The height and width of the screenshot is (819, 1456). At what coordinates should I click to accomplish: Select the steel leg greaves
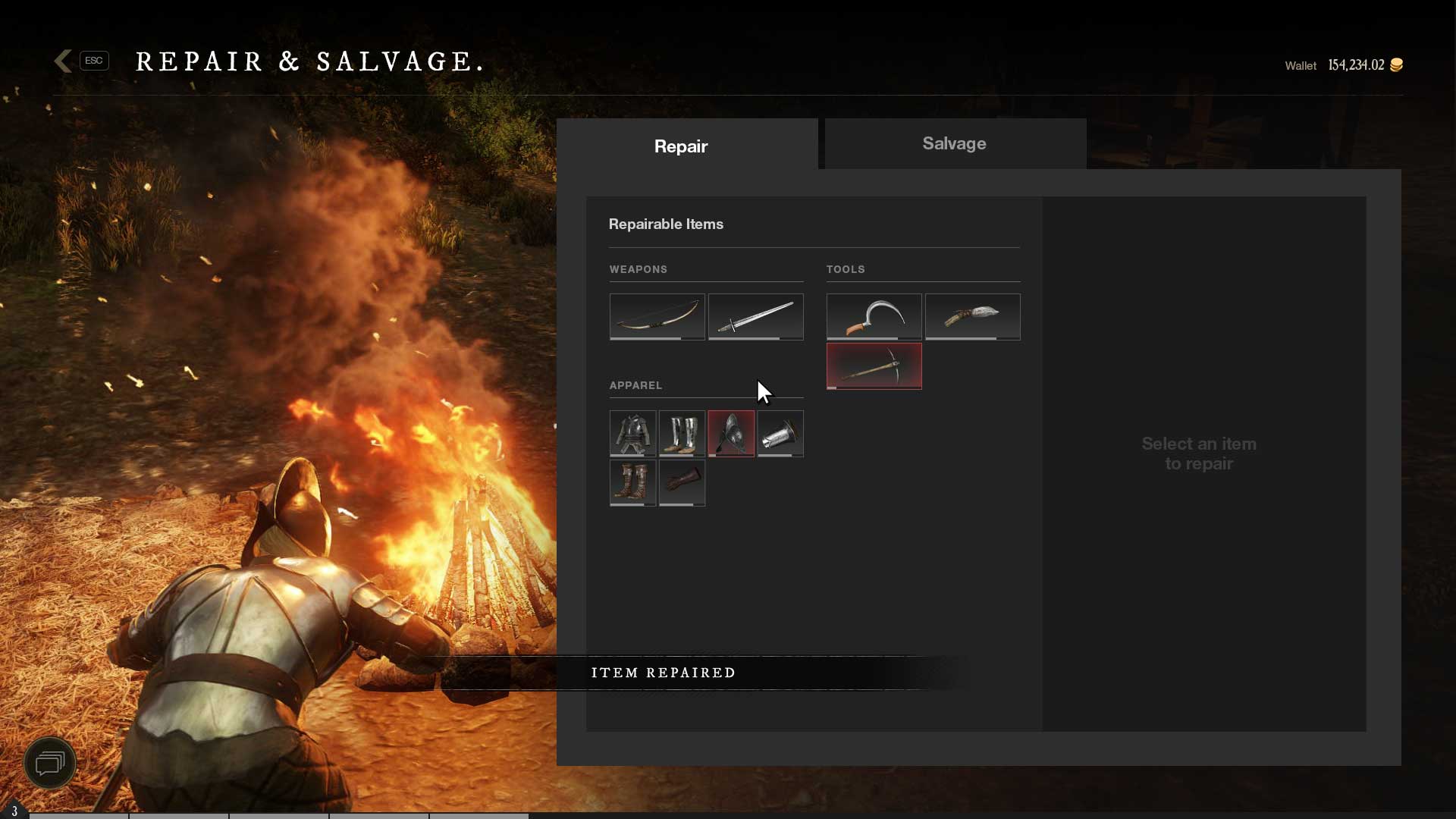(x=682, y=433)
